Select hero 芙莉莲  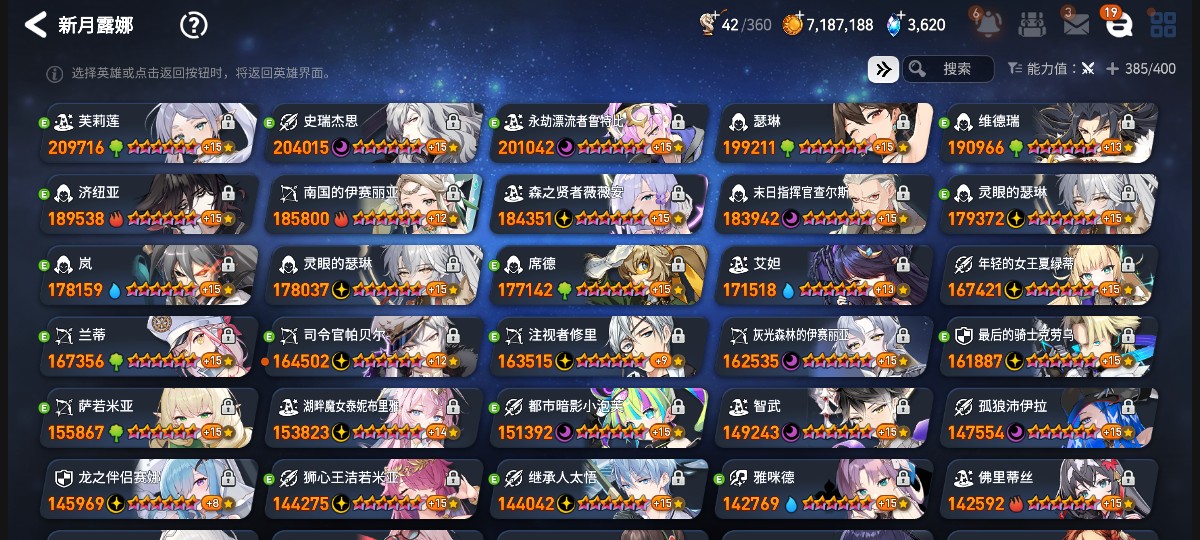coord(148,134)
